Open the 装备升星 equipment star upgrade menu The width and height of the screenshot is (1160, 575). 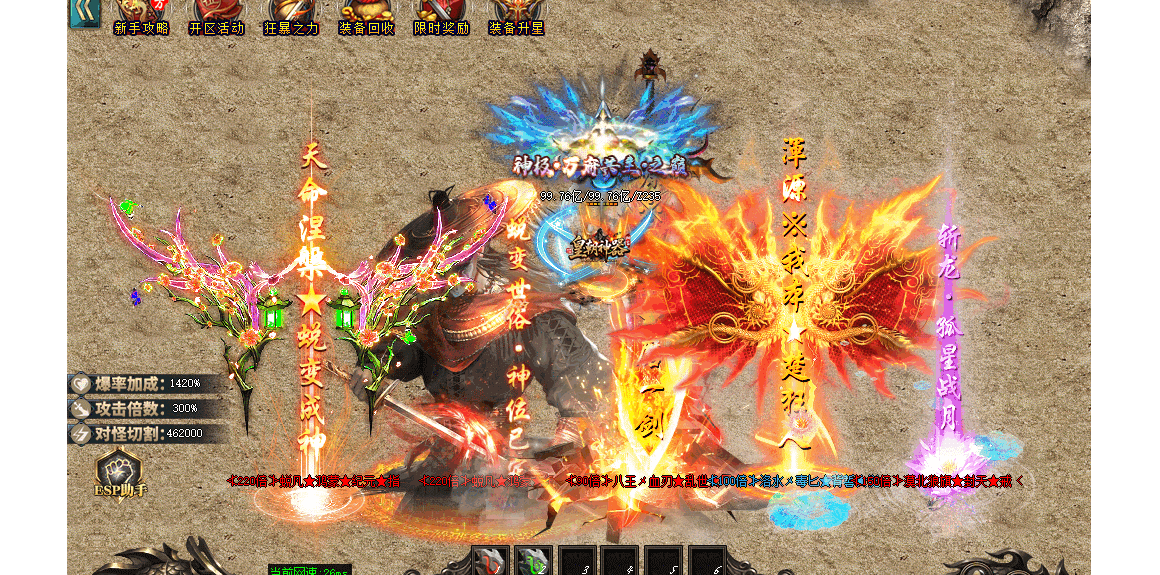pyautogui.click(x=516, y=17)
